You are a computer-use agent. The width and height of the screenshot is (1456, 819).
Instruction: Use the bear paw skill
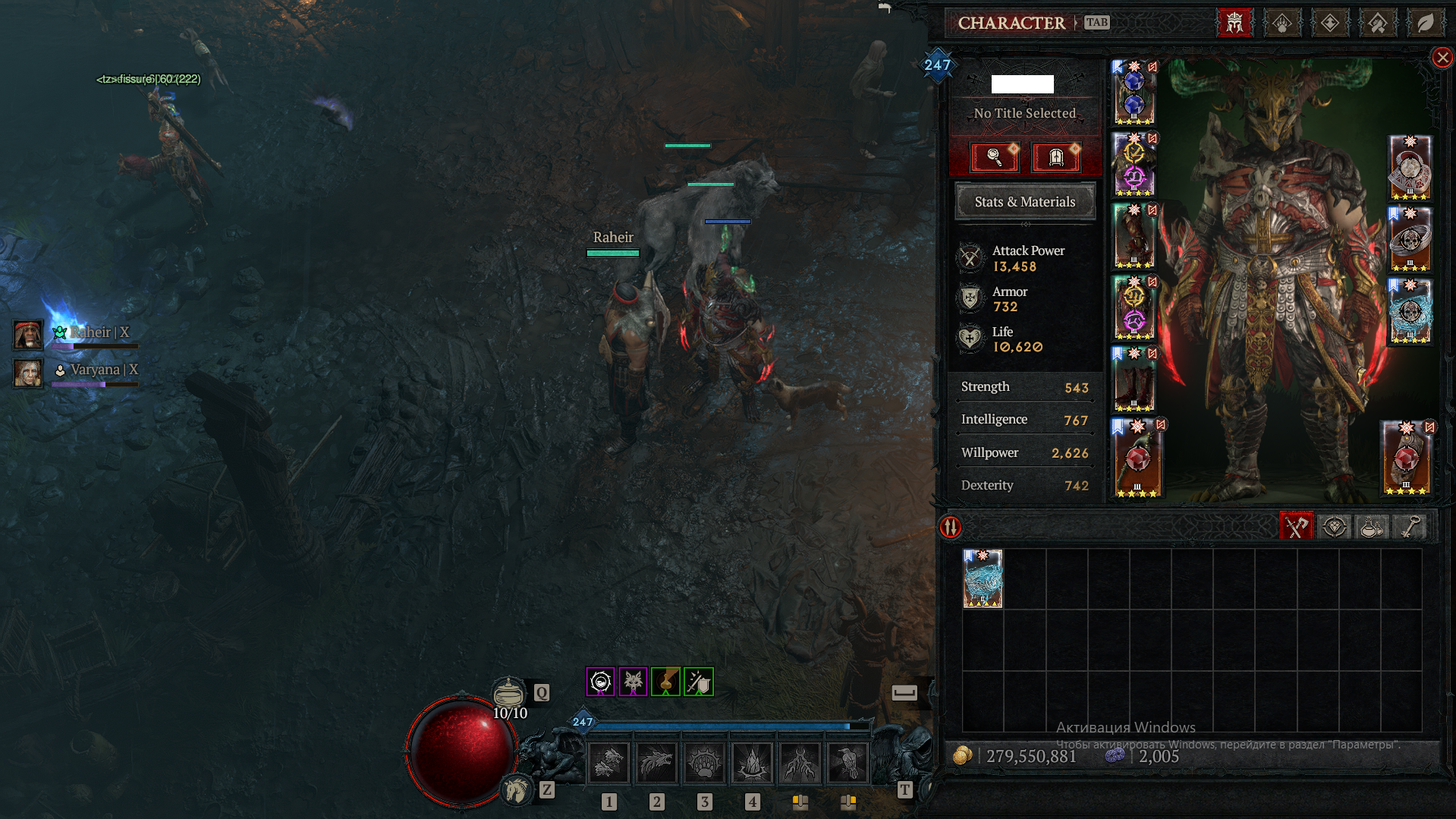704,762
